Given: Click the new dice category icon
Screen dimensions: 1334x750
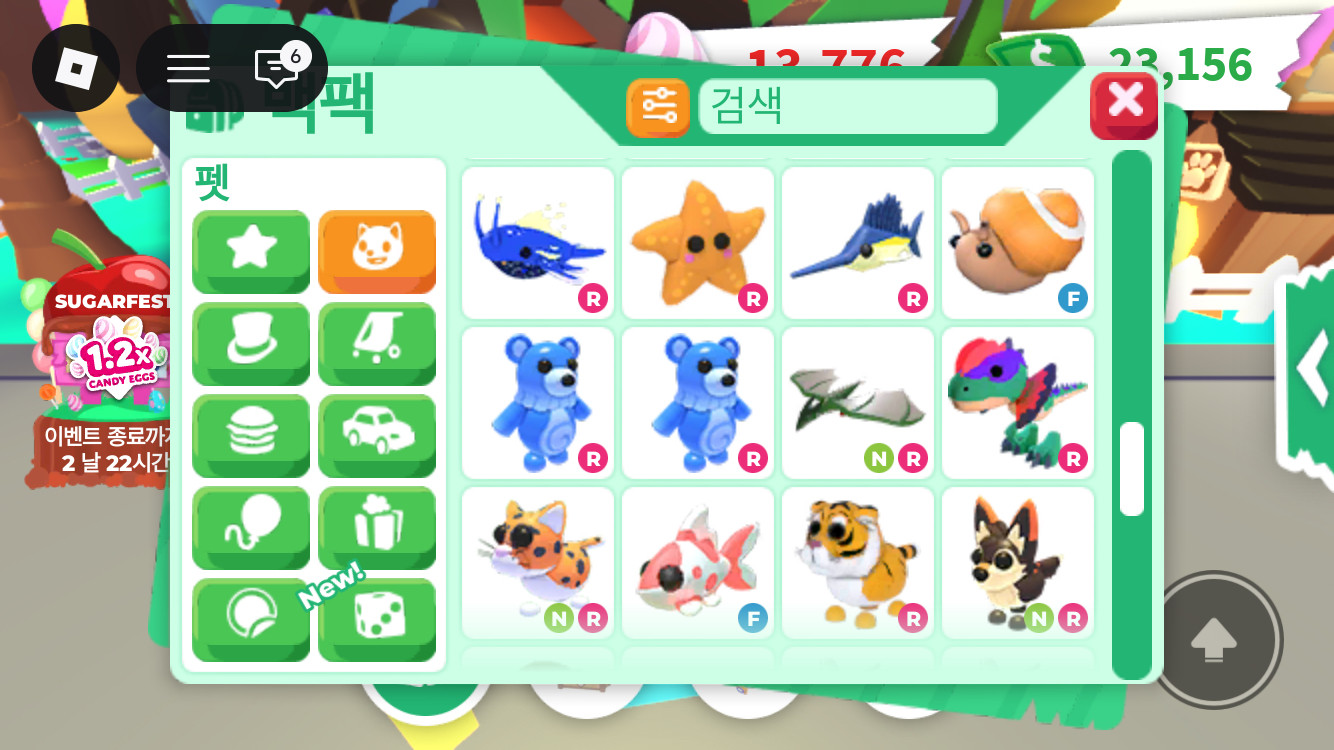Looking at the screenshot, I should pyautogui.click(x=377, y=620).
